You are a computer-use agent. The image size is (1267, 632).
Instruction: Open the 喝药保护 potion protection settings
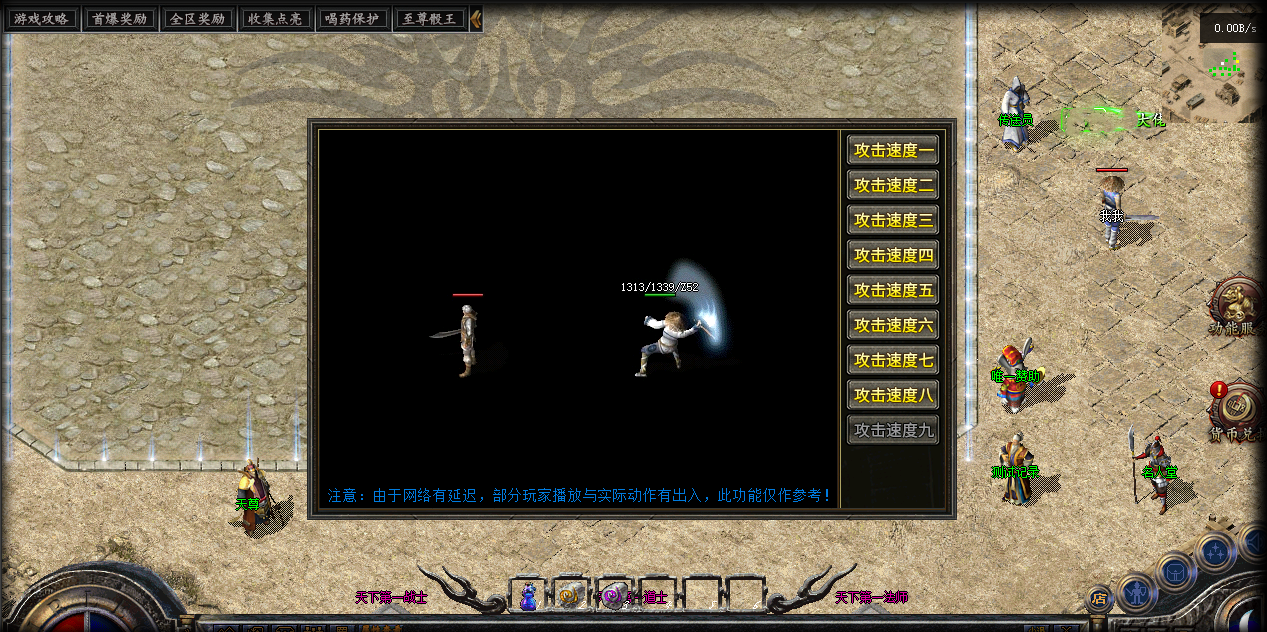(x=354, y=19)
